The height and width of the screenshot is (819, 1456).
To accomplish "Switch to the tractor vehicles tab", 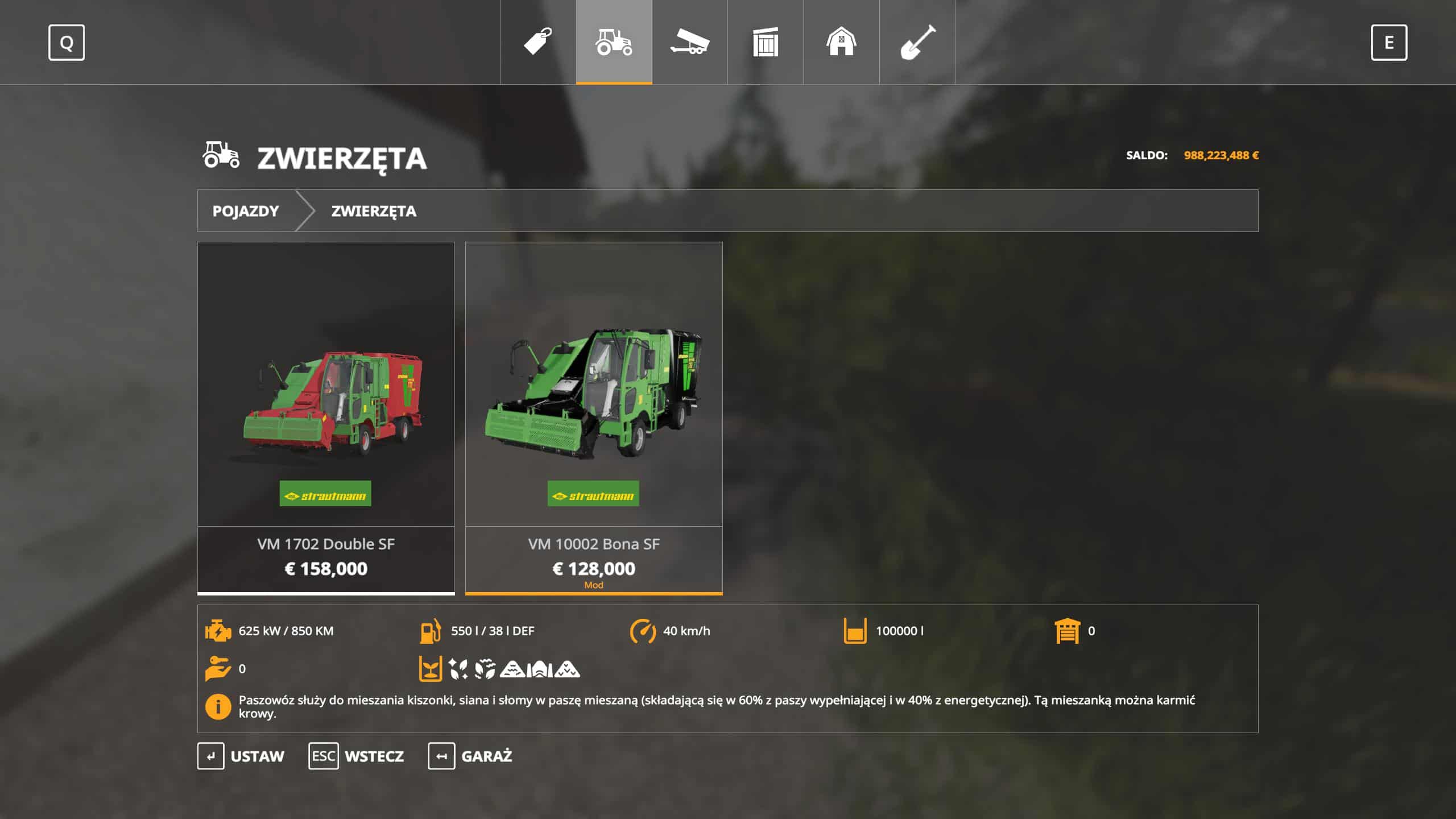I will (x=614, y=42).
